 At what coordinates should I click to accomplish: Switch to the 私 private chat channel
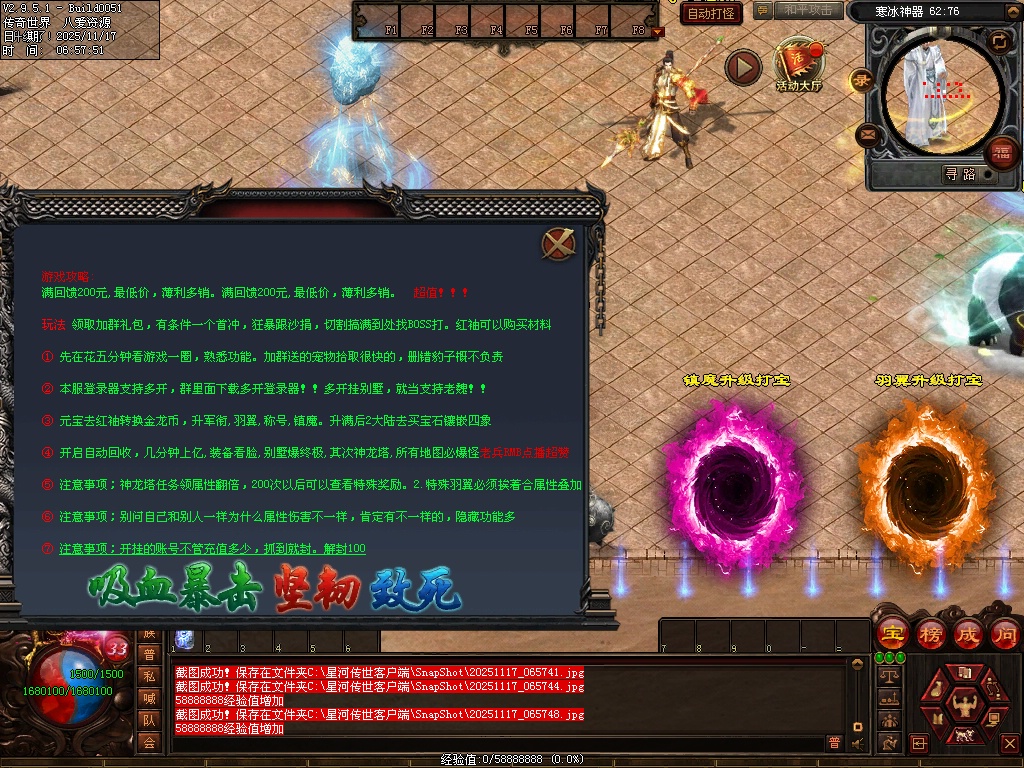(x=148, y=676)
